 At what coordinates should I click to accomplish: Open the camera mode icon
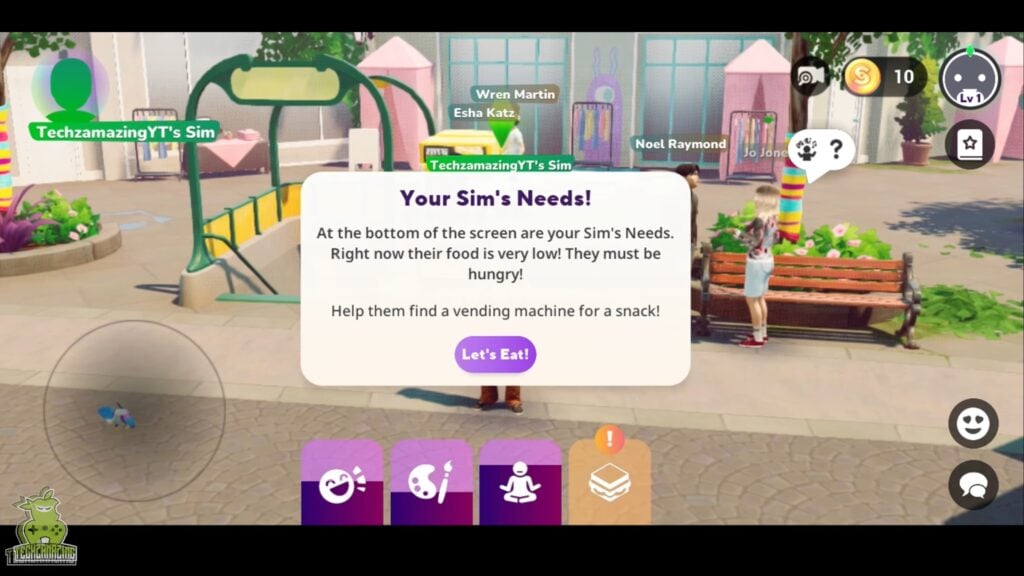click(809, 77)
